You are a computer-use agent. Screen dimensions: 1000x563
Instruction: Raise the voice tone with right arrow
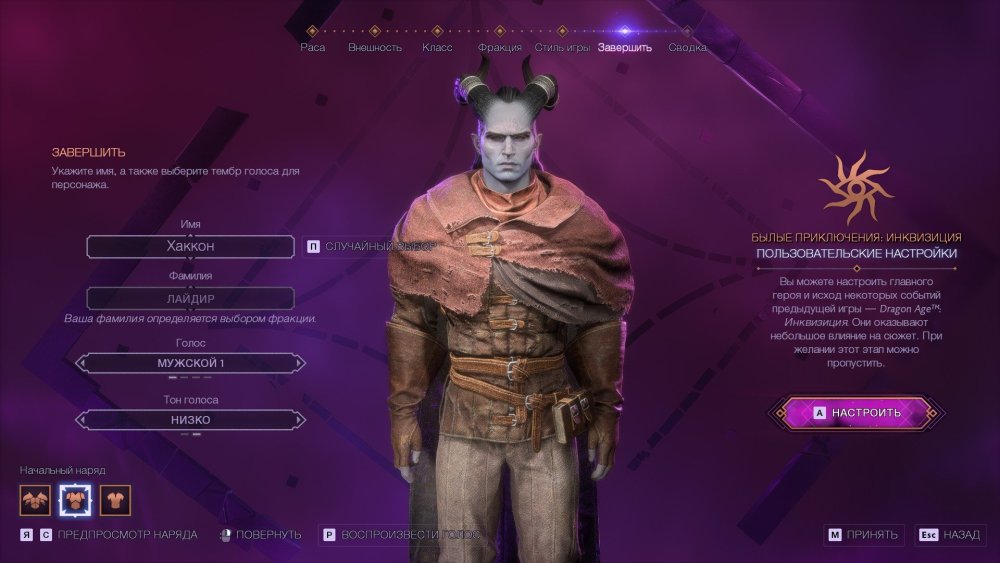coord(299,420)
